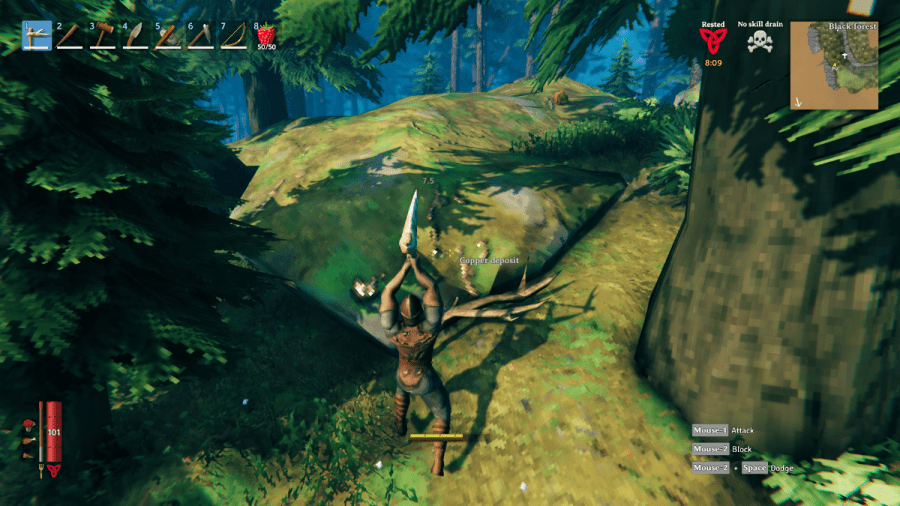900x506 pixels.
Task: Click the red Rested status icon
Action: coord(712,41)
